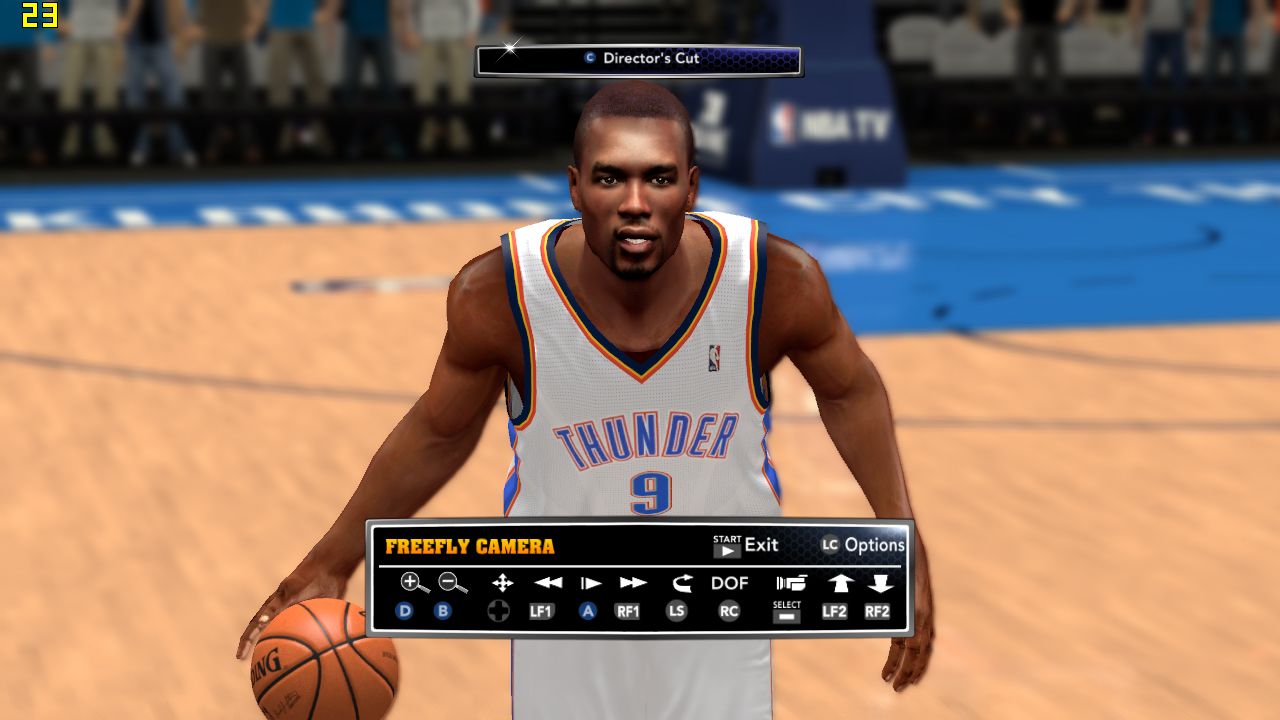Rewind the replay with the double-left arrows
The width and height of the screenshot is (1280, 720).
point(547,583)
